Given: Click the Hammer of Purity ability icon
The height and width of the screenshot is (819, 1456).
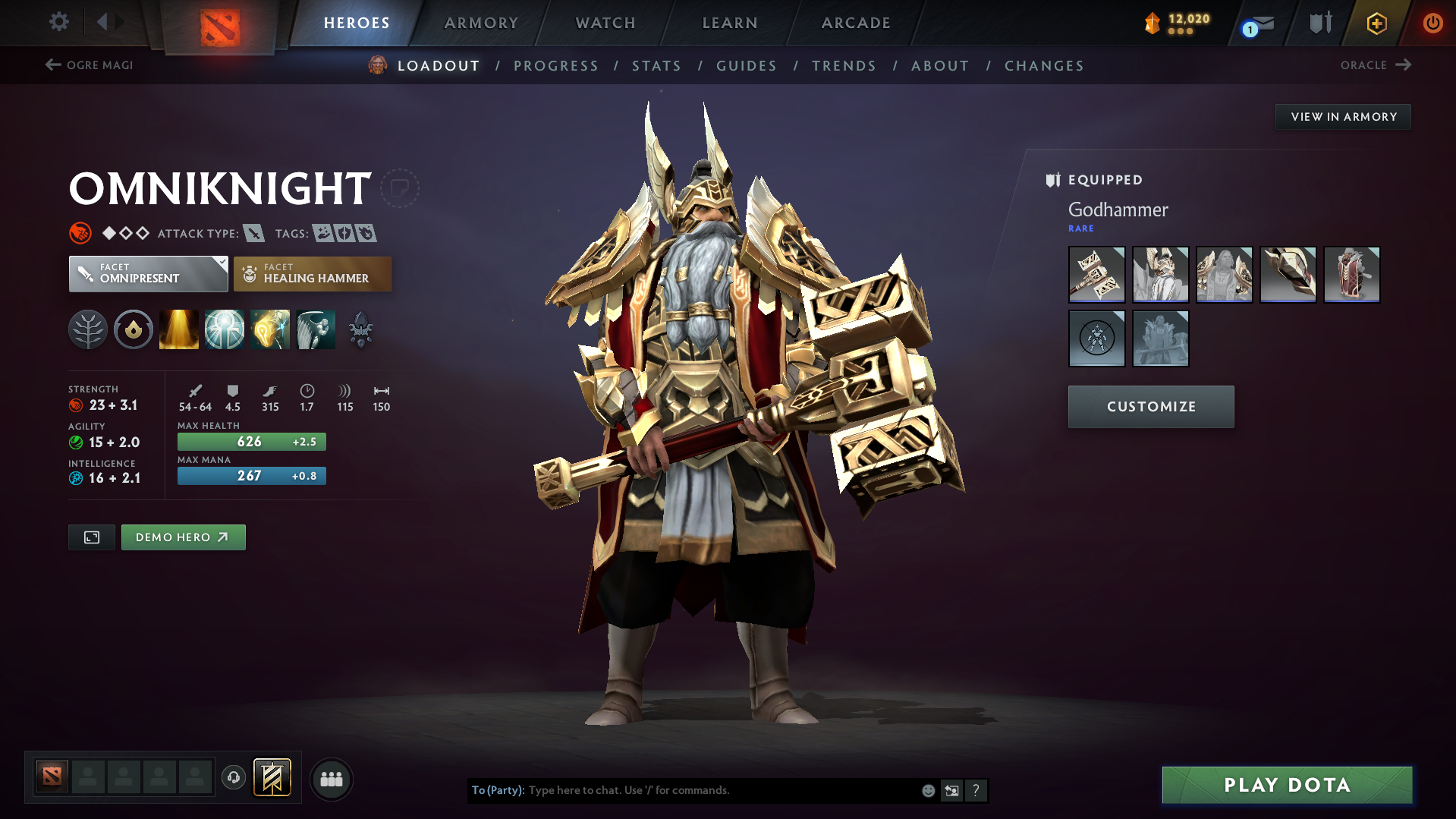Looking at the screenshot, I should pos(270,329).
